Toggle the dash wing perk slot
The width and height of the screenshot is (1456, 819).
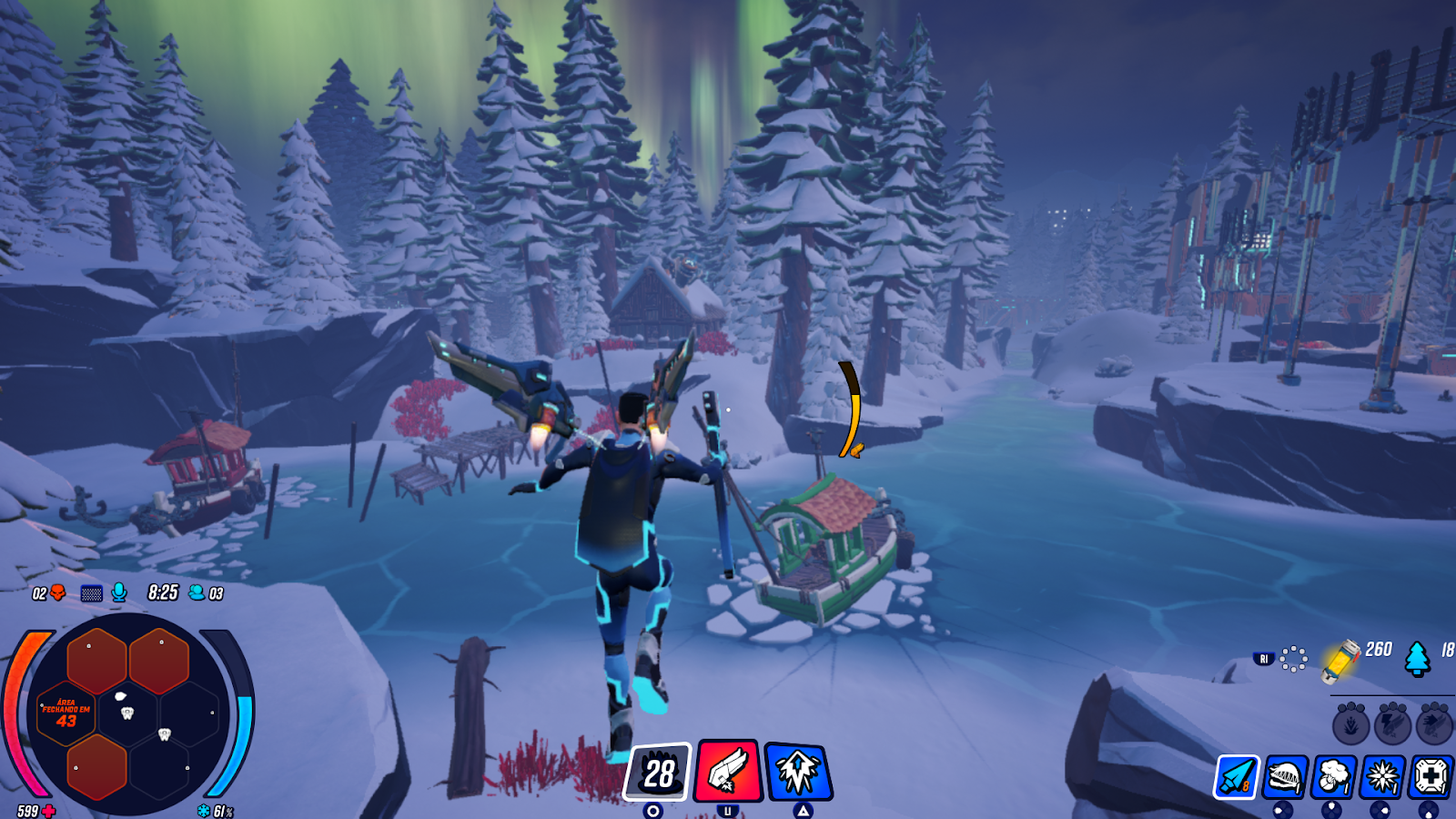[1432, 725]
